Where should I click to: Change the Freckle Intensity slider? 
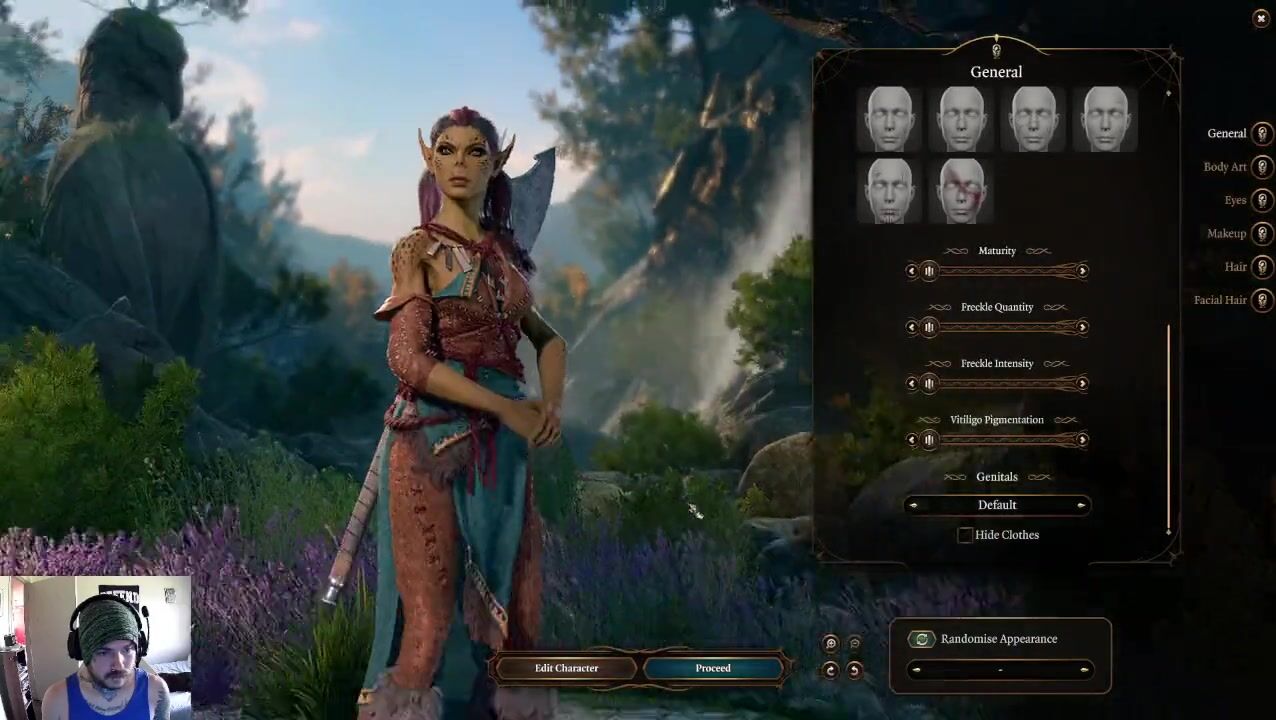click(x=996, y=384)
